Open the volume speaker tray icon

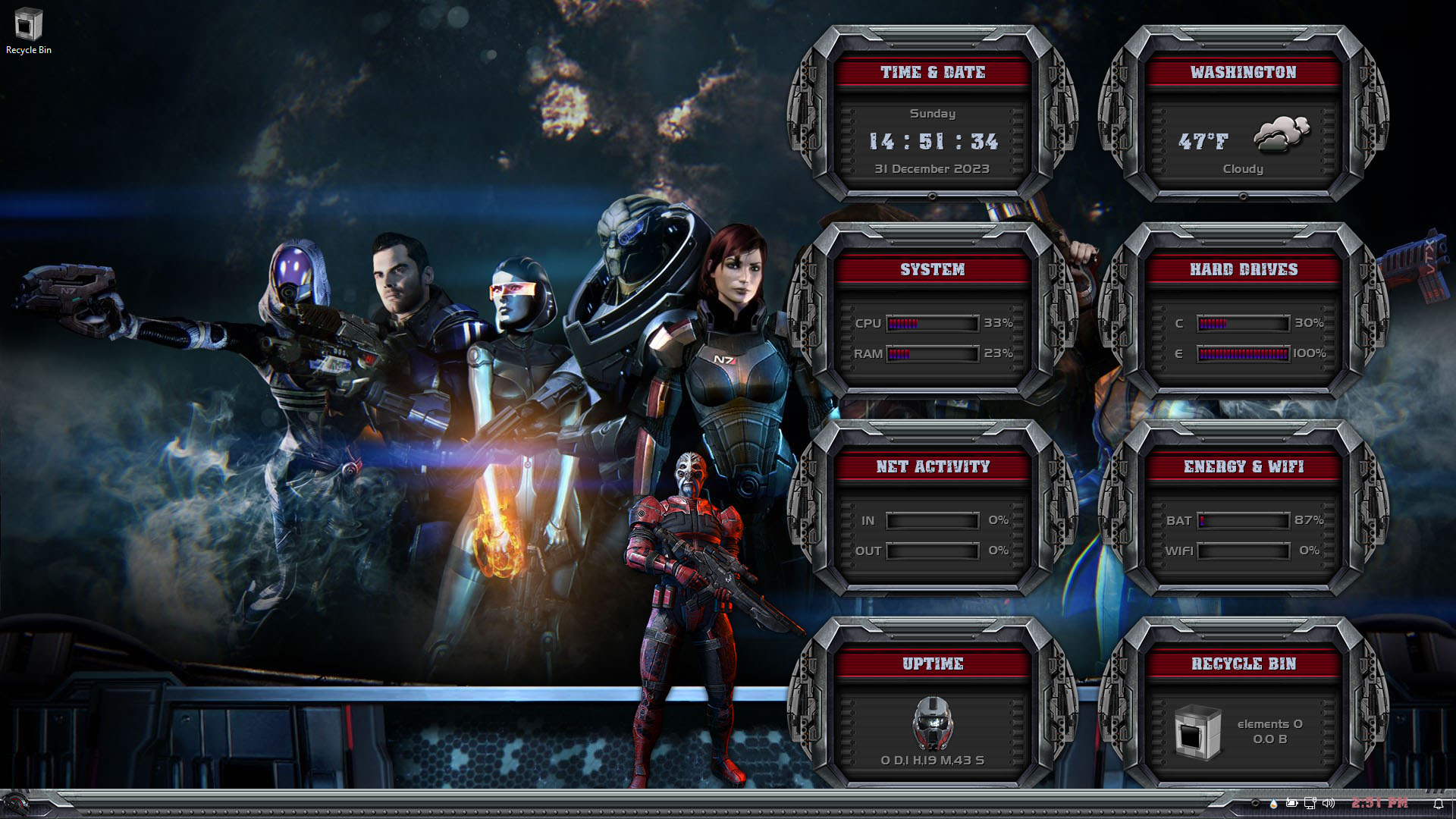tap(1328, 803)
